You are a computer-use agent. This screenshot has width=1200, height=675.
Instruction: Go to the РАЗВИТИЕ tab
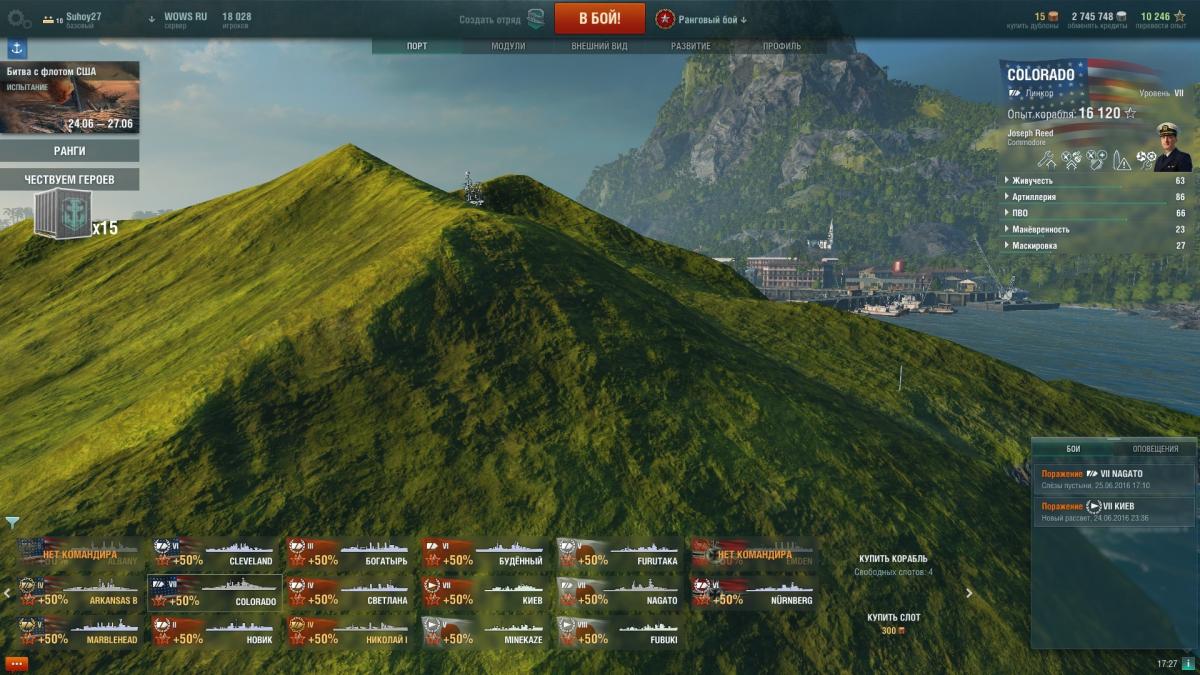(x=691, y=46)
